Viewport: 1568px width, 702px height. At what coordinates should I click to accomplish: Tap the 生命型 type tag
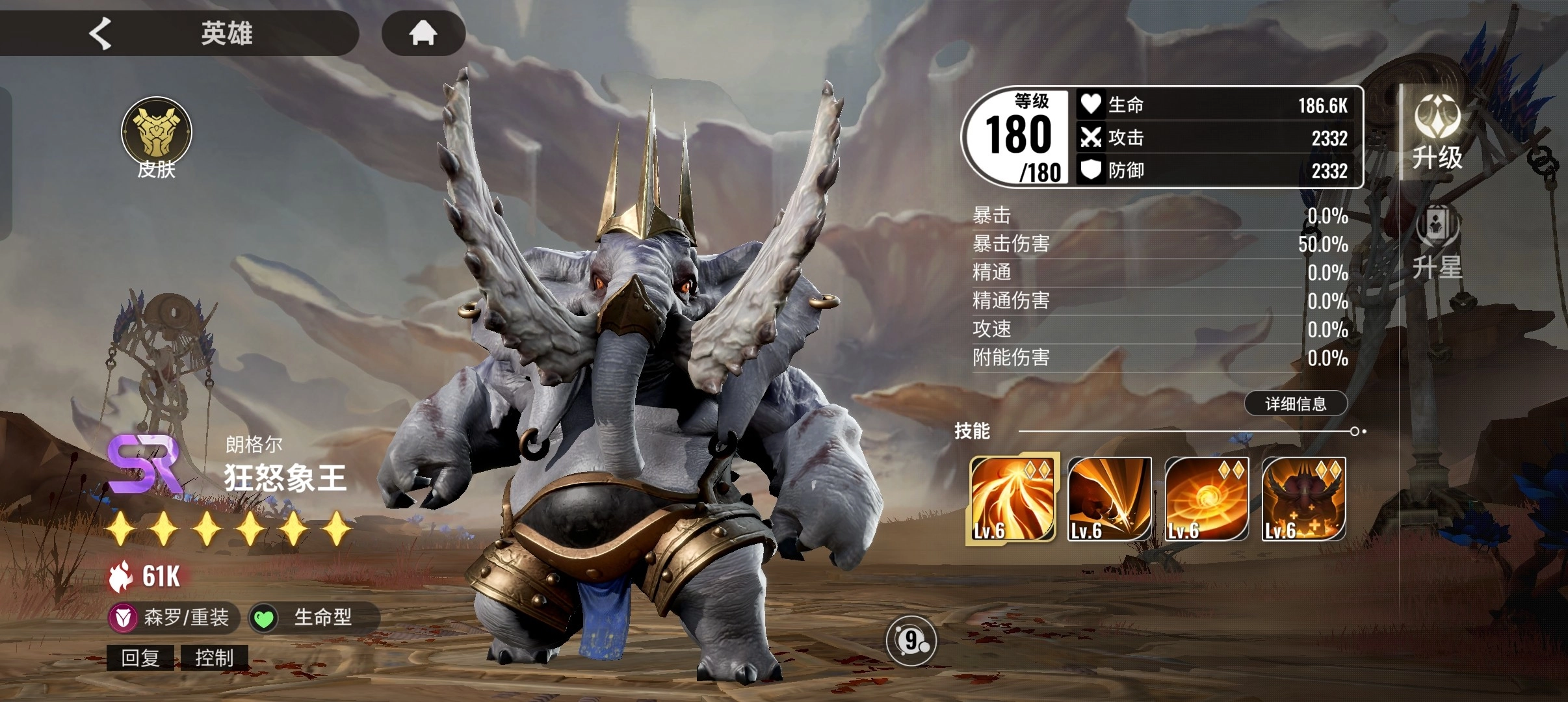(x=313, y=617)
